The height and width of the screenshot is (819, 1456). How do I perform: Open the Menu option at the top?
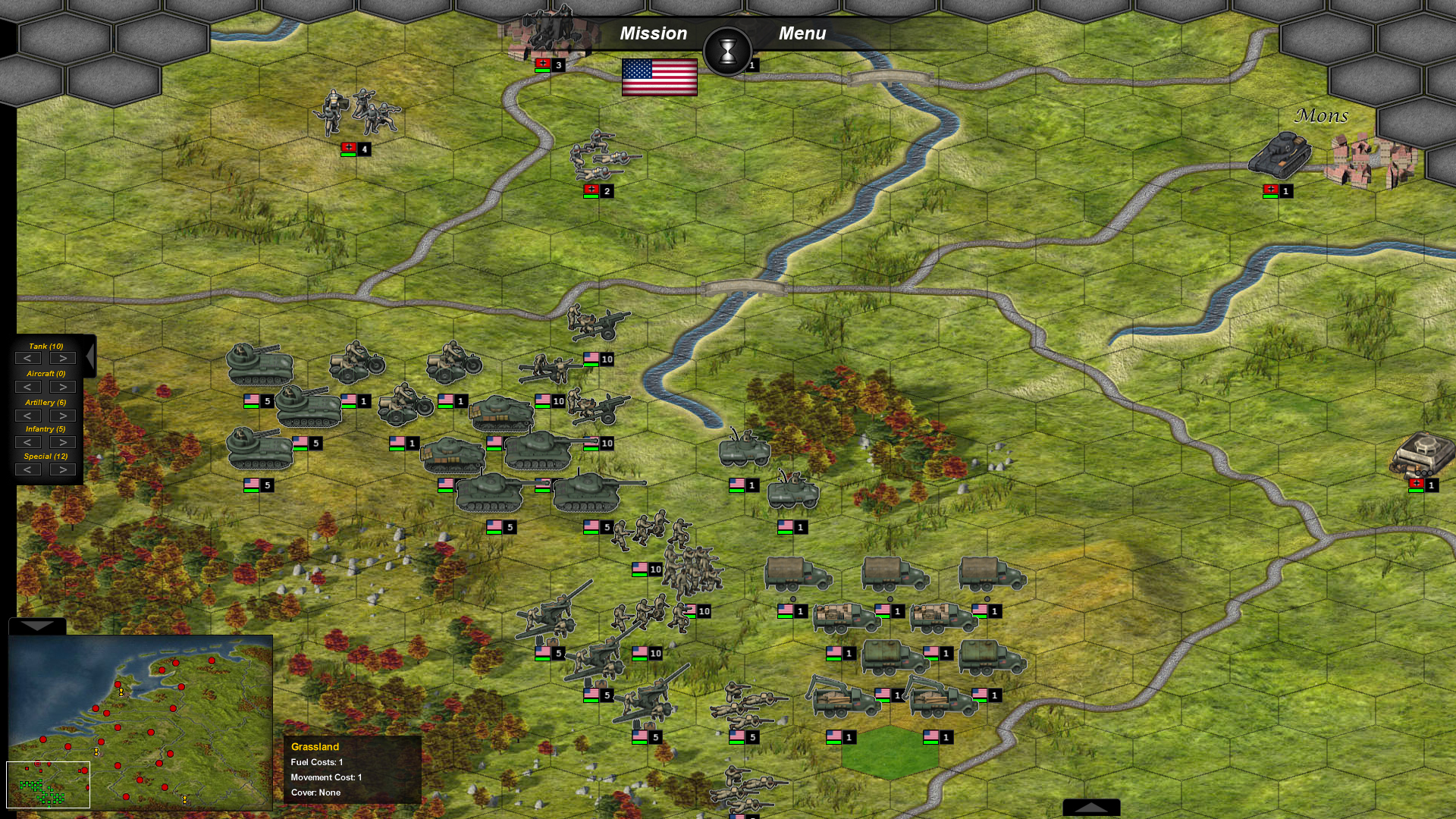pyautogui.click(x=802, y=33)
